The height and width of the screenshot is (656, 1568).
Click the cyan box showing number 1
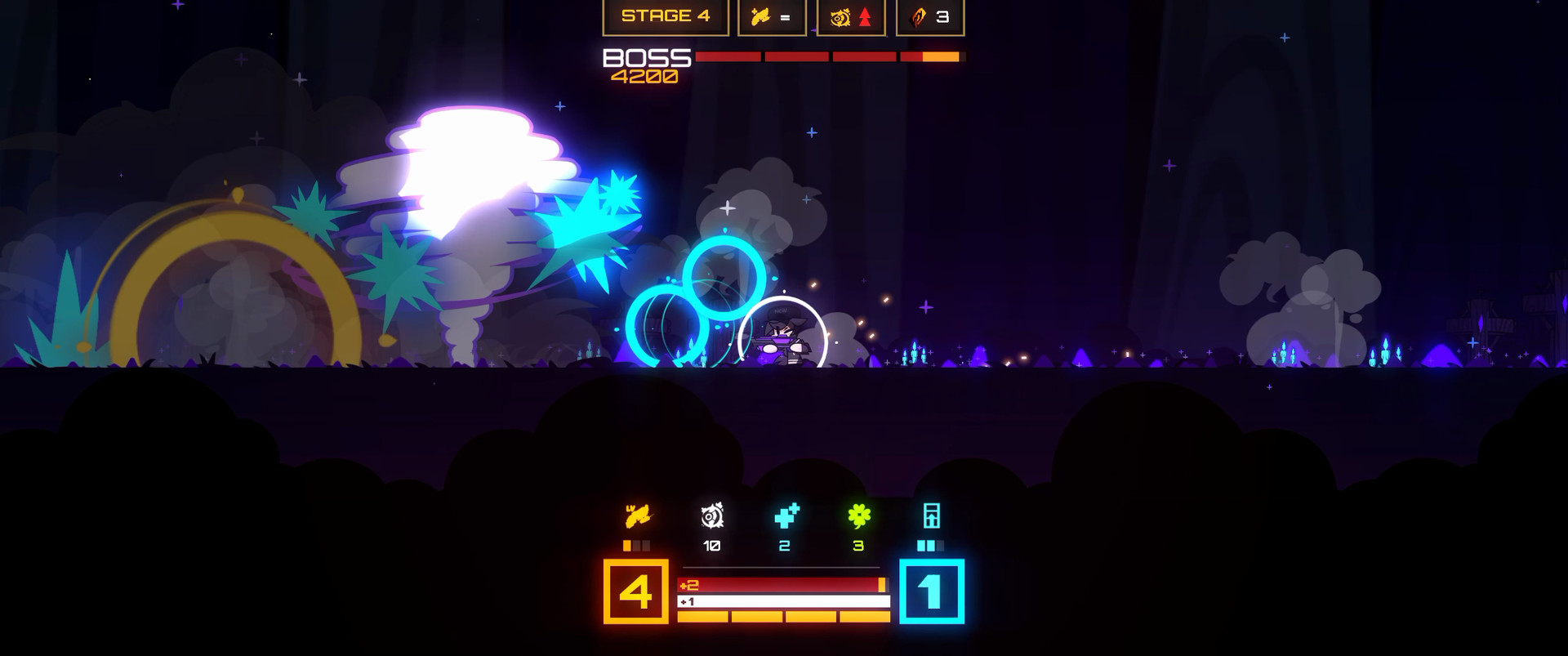point(932,591)
